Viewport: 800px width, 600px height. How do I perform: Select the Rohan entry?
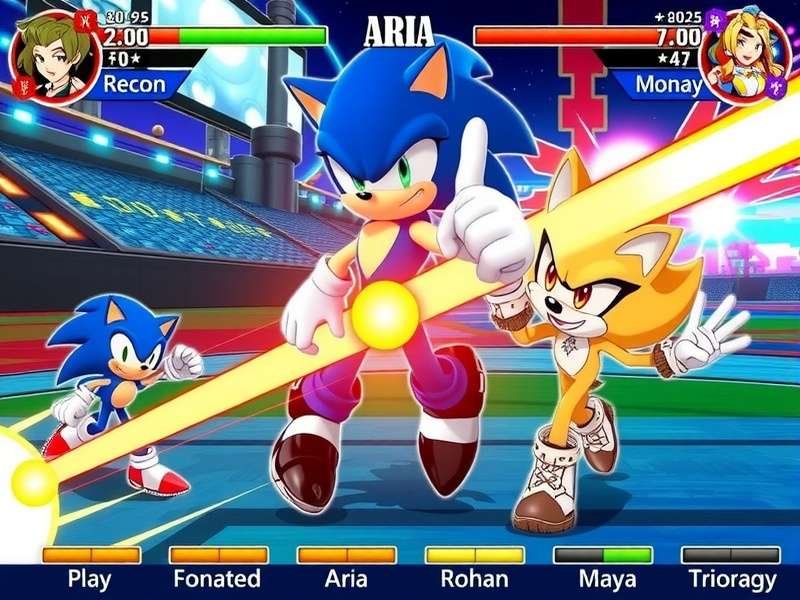pyautogui.click(x=474, y=577)
